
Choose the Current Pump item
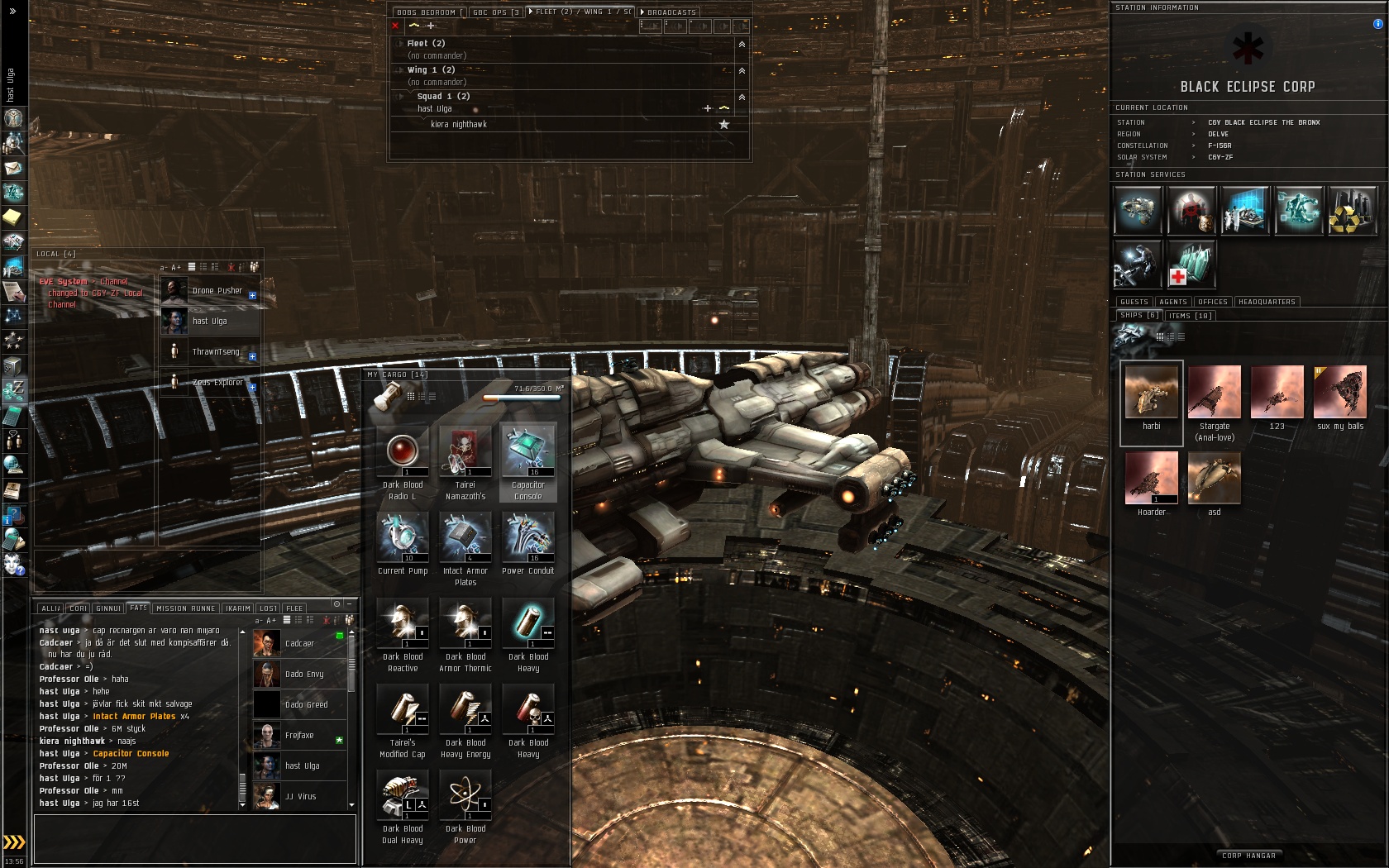403,539
